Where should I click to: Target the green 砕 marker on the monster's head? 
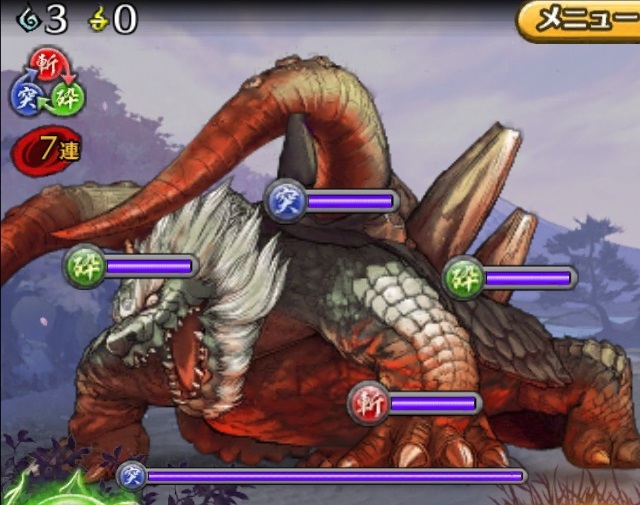83,266
